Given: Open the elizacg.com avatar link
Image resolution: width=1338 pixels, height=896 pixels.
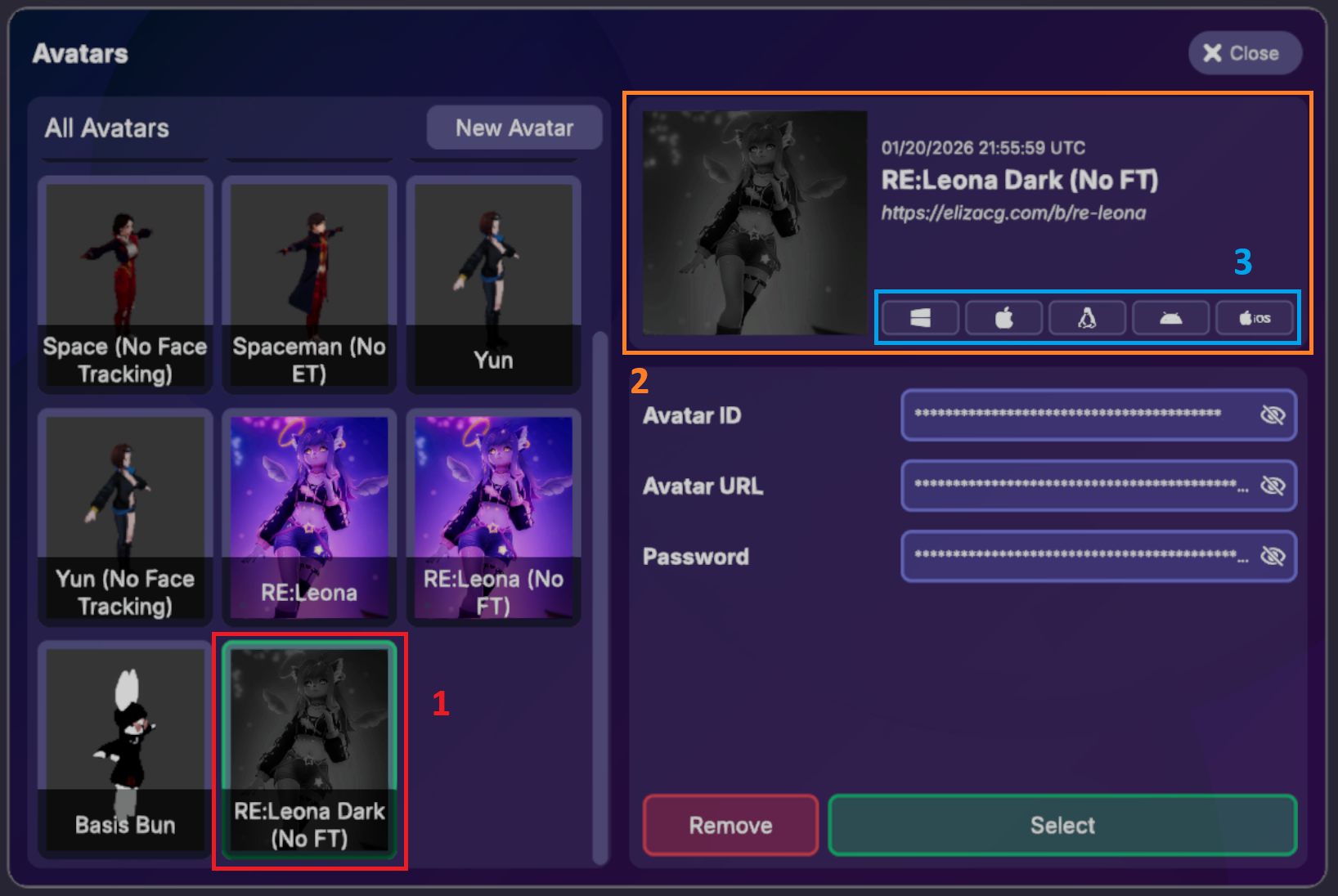Looking at the screenshot, I should click(1014, 213).
